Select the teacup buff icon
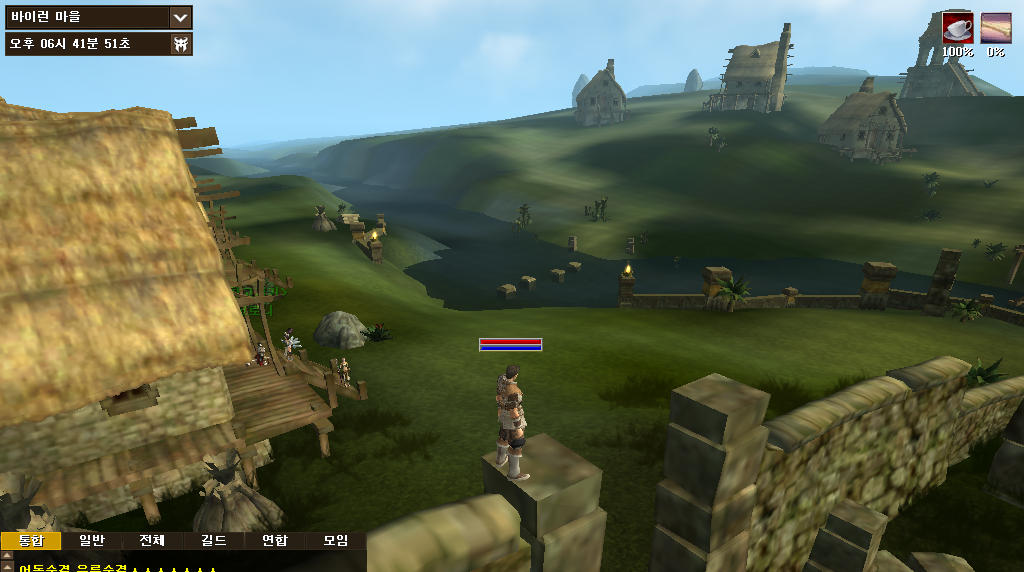This screenshot has height=572, width=1024. point(957,28)
